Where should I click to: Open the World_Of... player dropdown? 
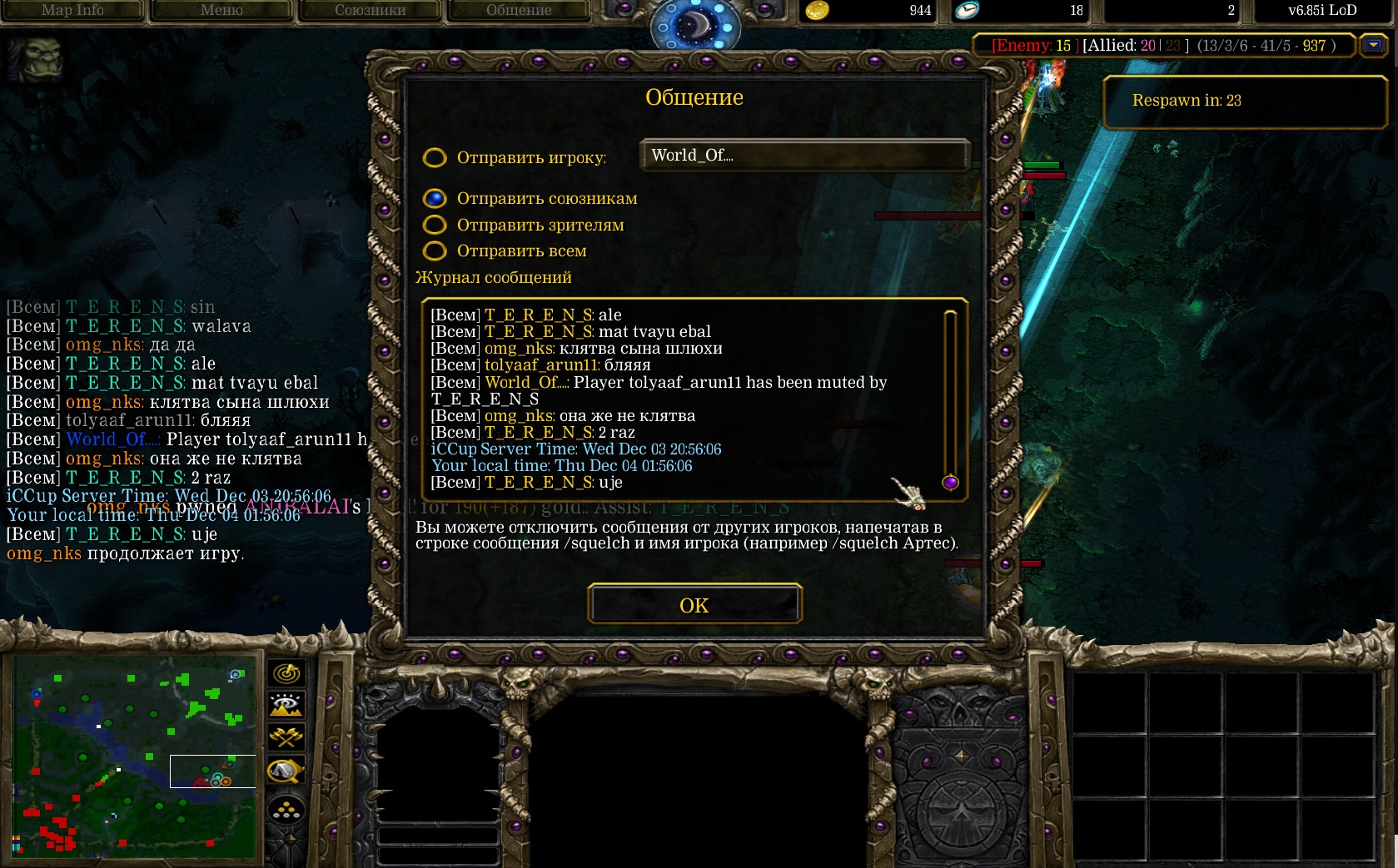pyautogui.click(x=804, y=156)
